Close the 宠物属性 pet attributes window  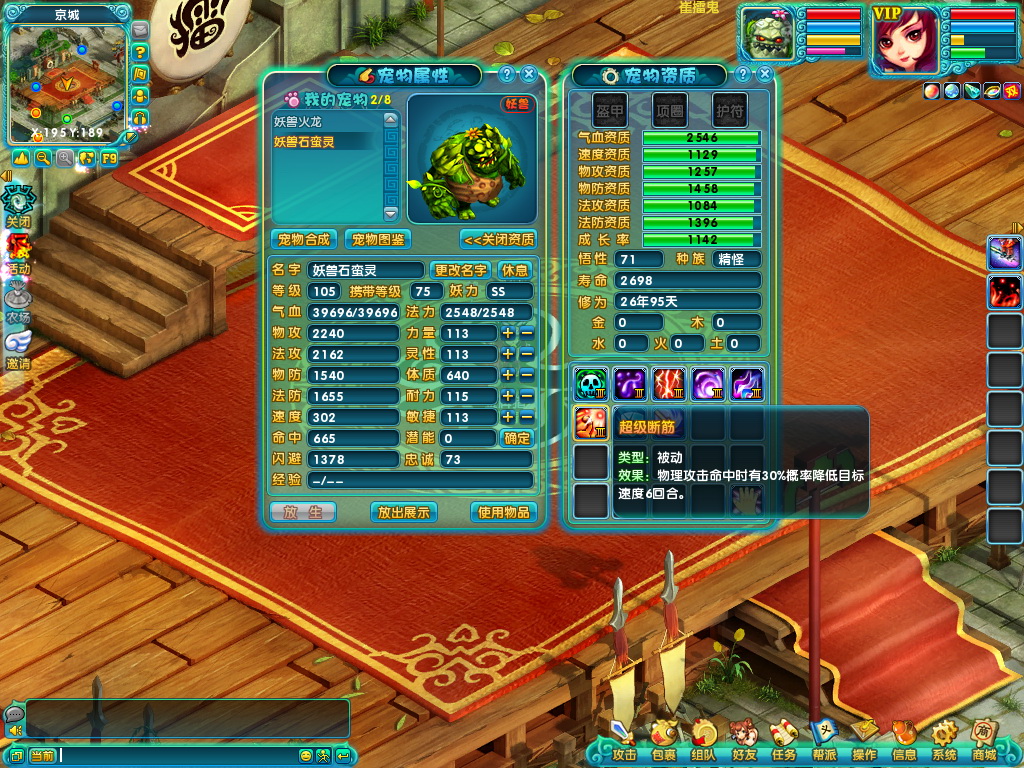(529, 74)
